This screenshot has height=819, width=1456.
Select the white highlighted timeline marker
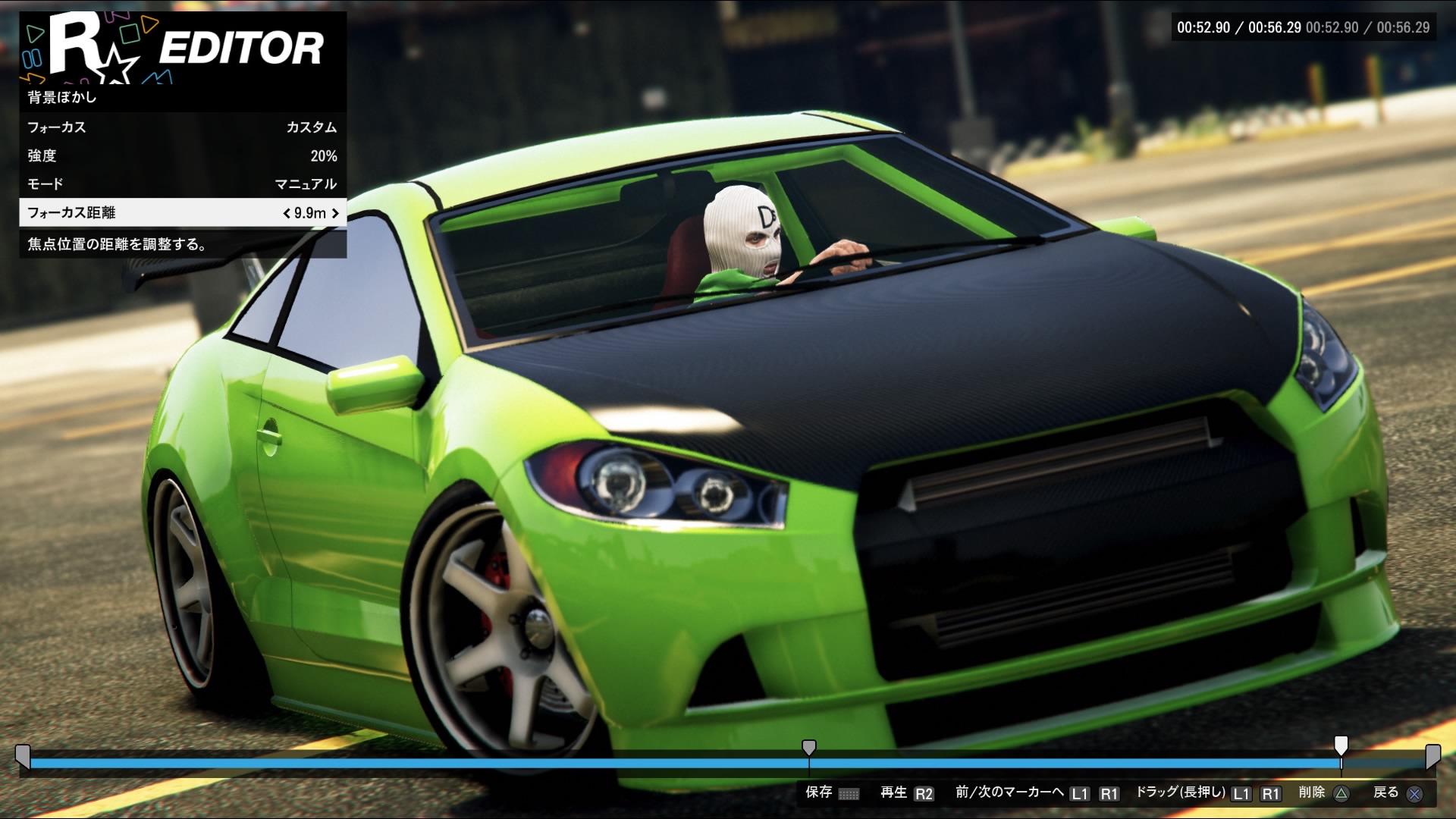tap(1341, 745)
